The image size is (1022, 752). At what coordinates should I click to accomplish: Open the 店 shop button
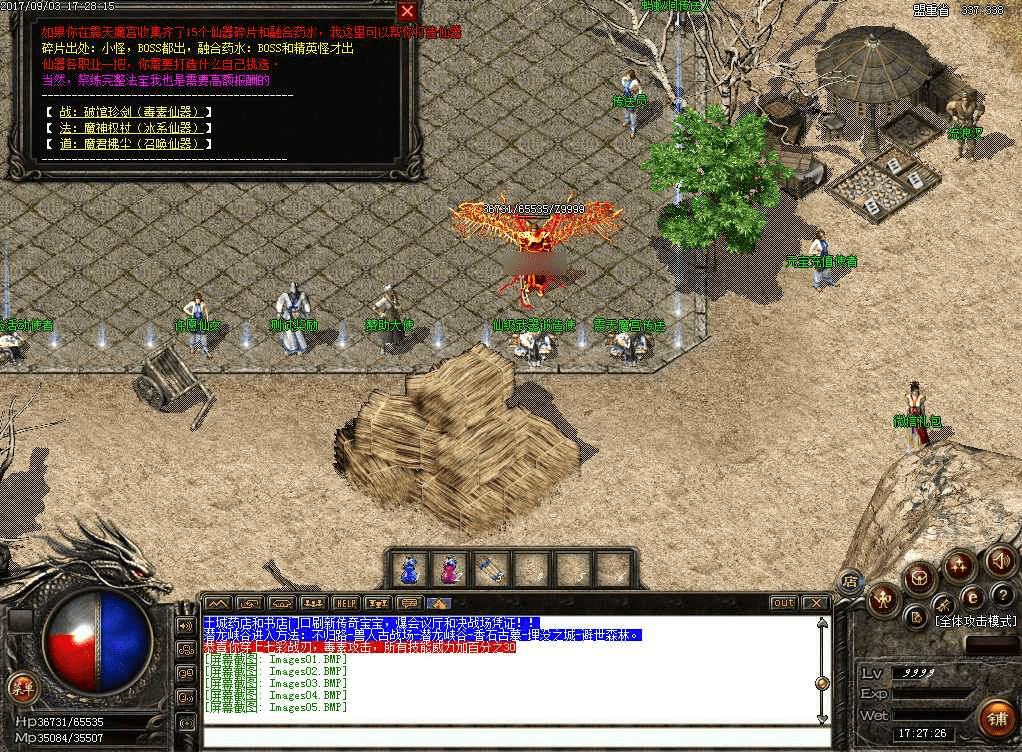pos(849,581)
